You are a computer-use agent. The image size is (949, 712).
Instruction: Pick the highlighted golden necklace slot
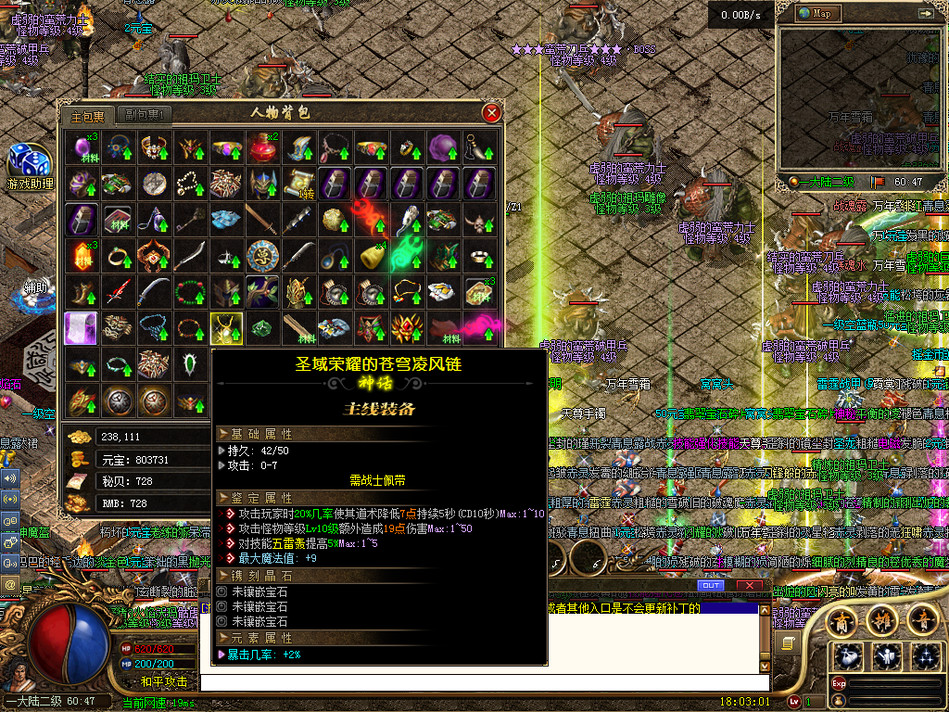click(226, 328)
